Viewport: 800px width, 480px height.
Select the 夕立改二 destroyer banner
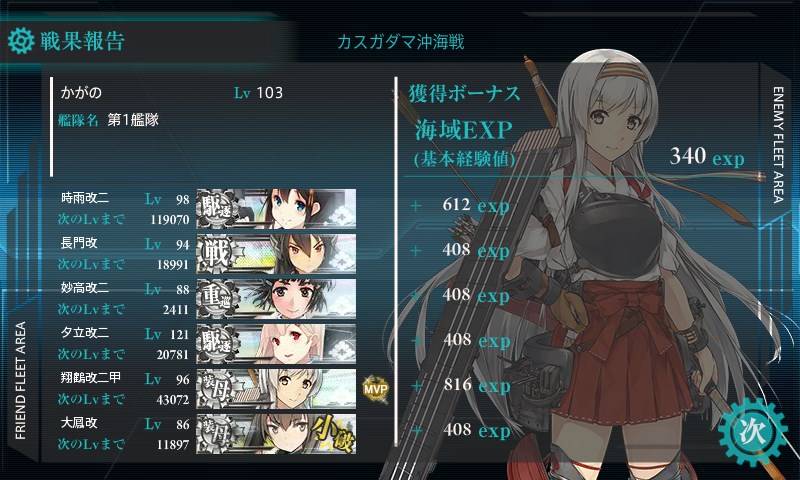coord(276,342)
